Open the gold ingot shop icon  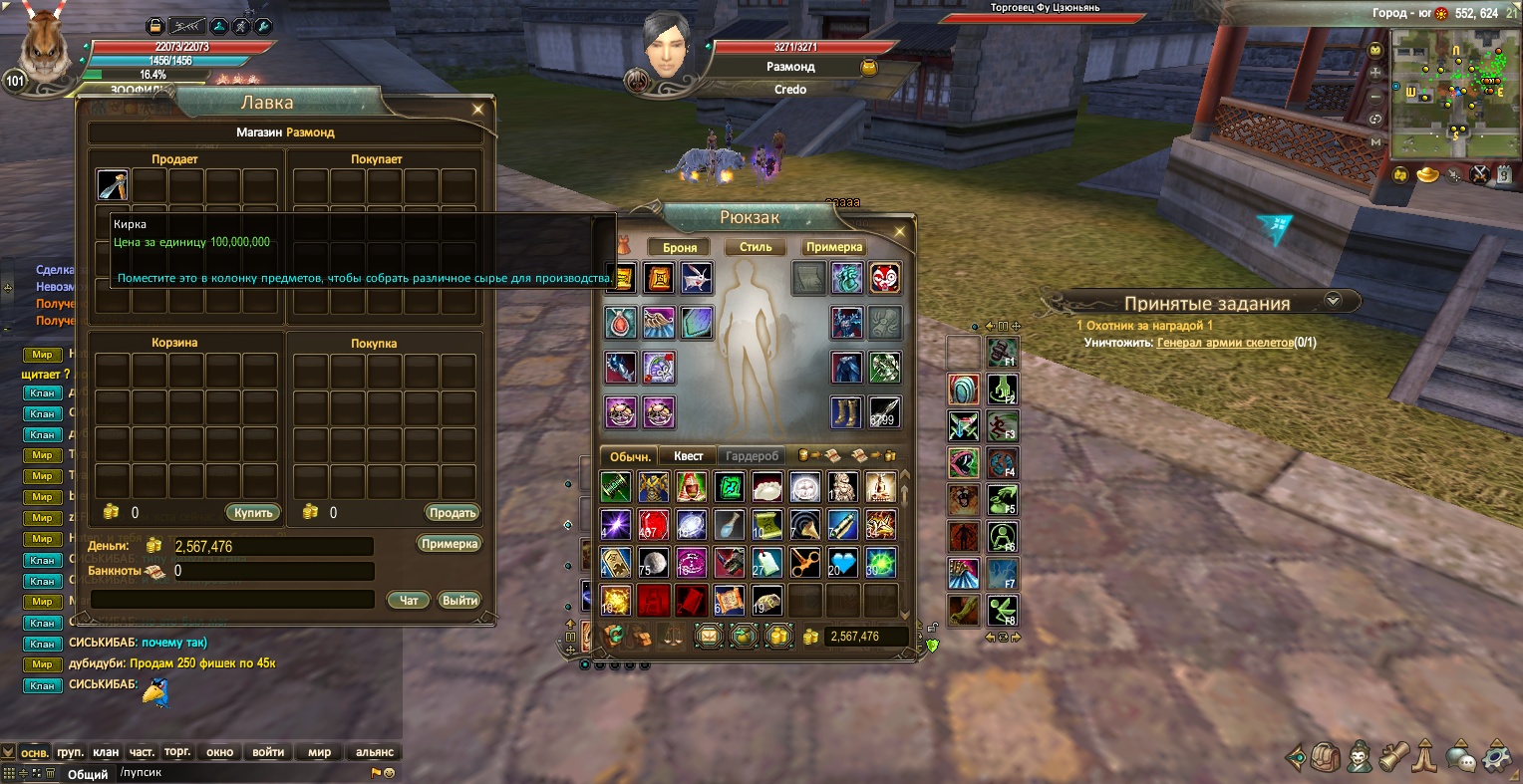1428,175
